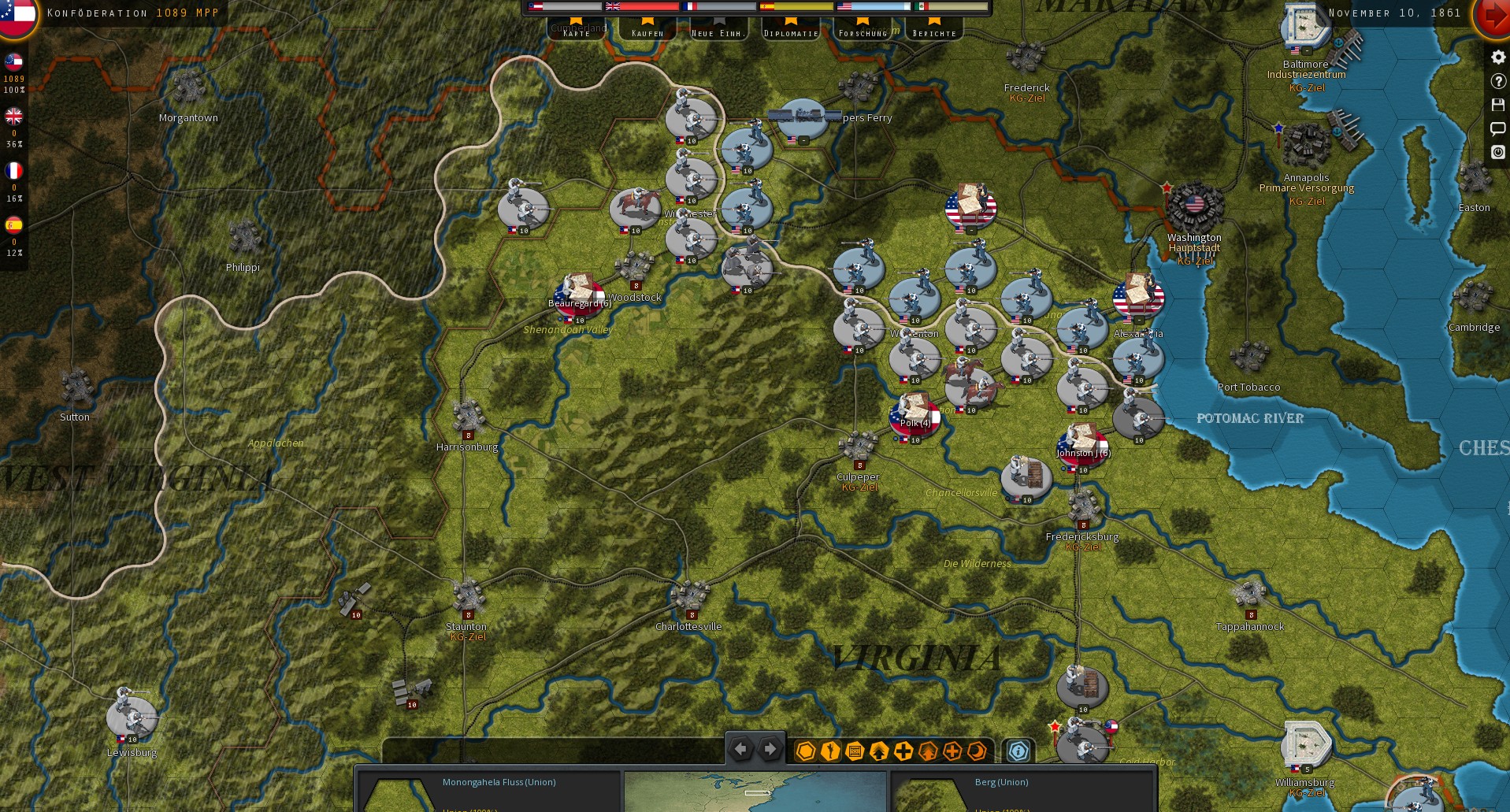
Task: Open the Forschung menu
Action: [x=865, y=33]
